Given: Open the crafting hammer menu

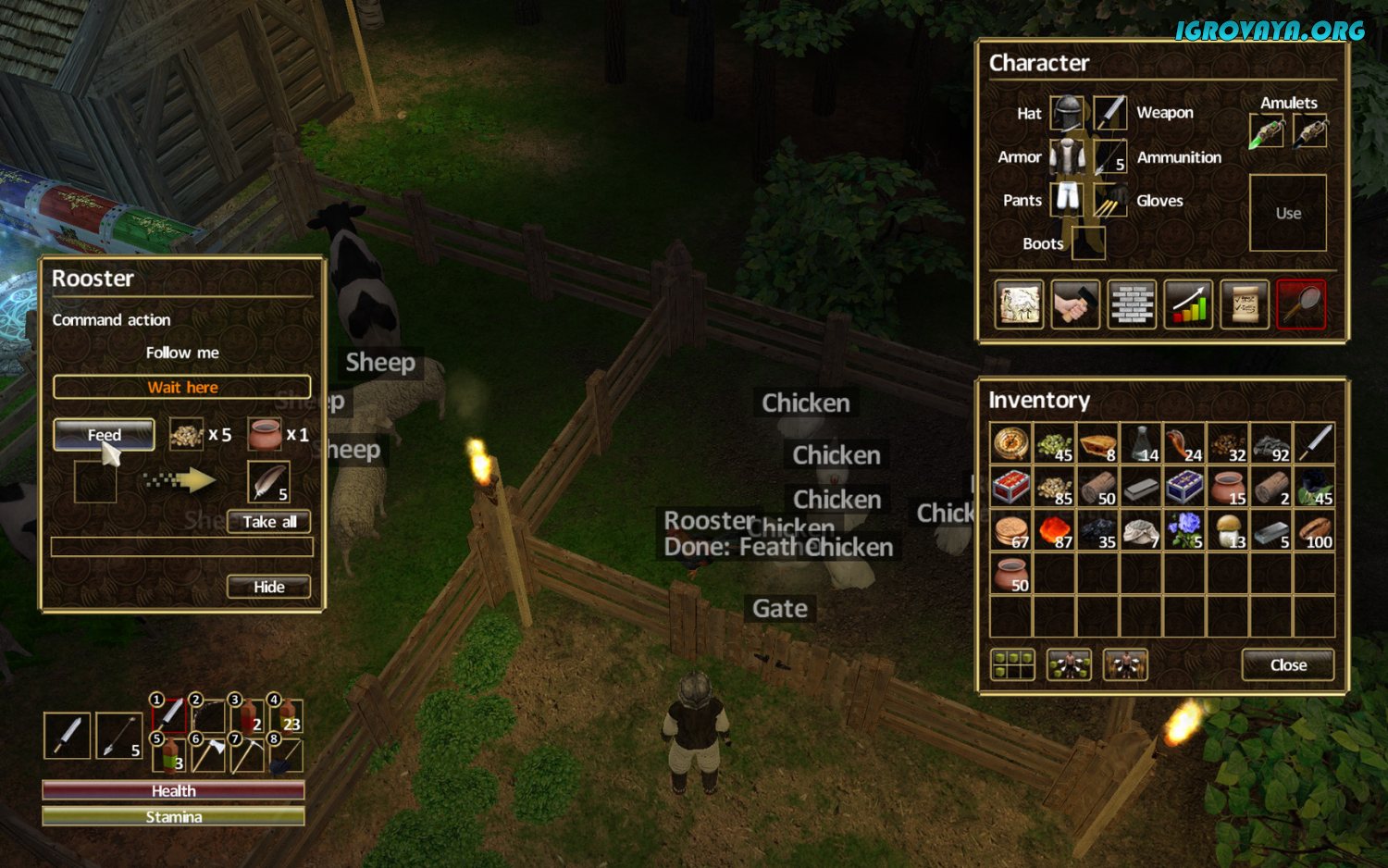Looking at the screenshot, I should [x=1075, y=304].
